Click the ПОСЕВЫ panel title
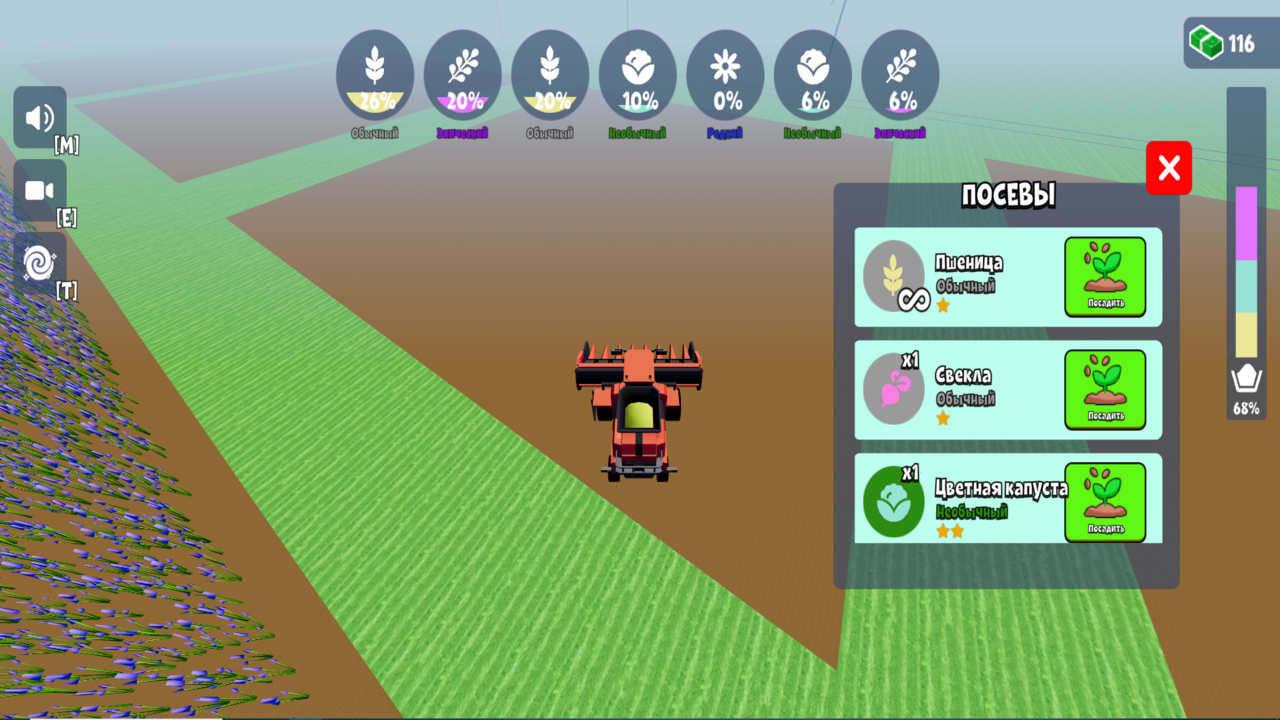Image resolution: width=1280 pixels, height=720 pixels. [1006, 196]
